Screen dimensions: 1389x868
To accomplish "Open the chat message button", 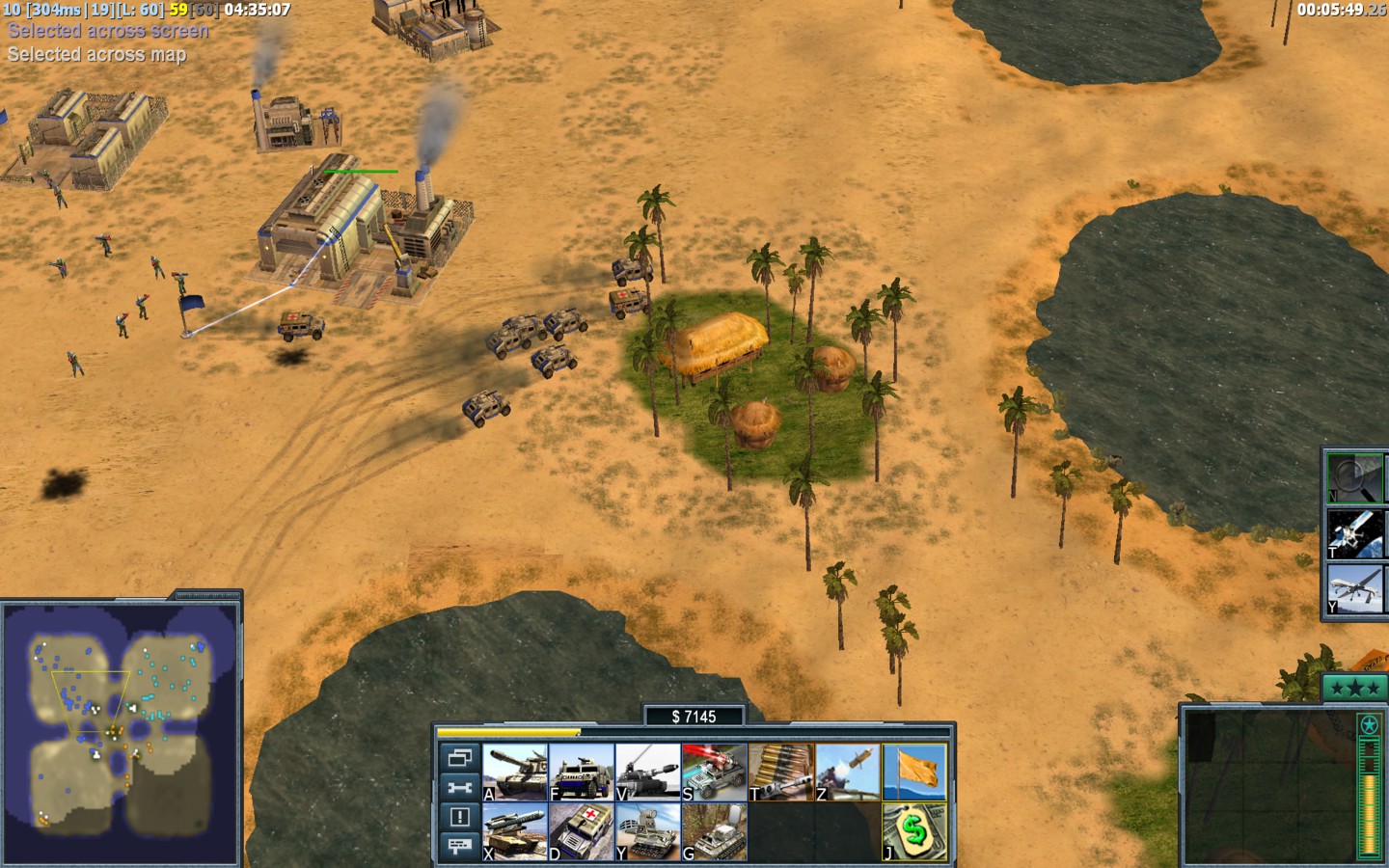I will pyautogui.click(x=459, y=846).
